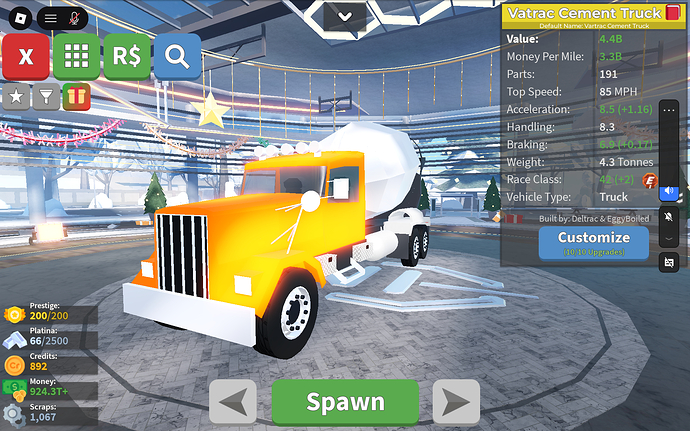The height and width of the screenshot is (431, 690).
Task: Open the Roblox hamburger chat menu
Action: pos(50,18)
